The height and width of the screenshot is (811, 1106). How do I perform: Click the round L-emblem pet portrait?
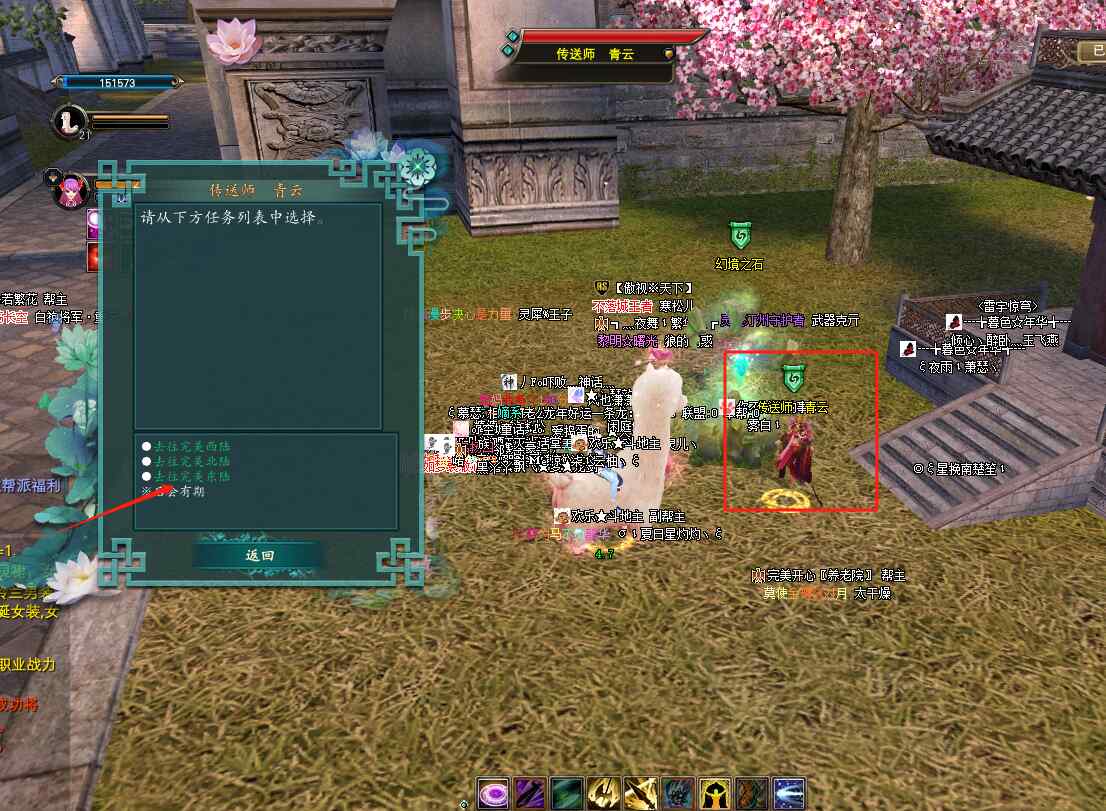[69, 120]
